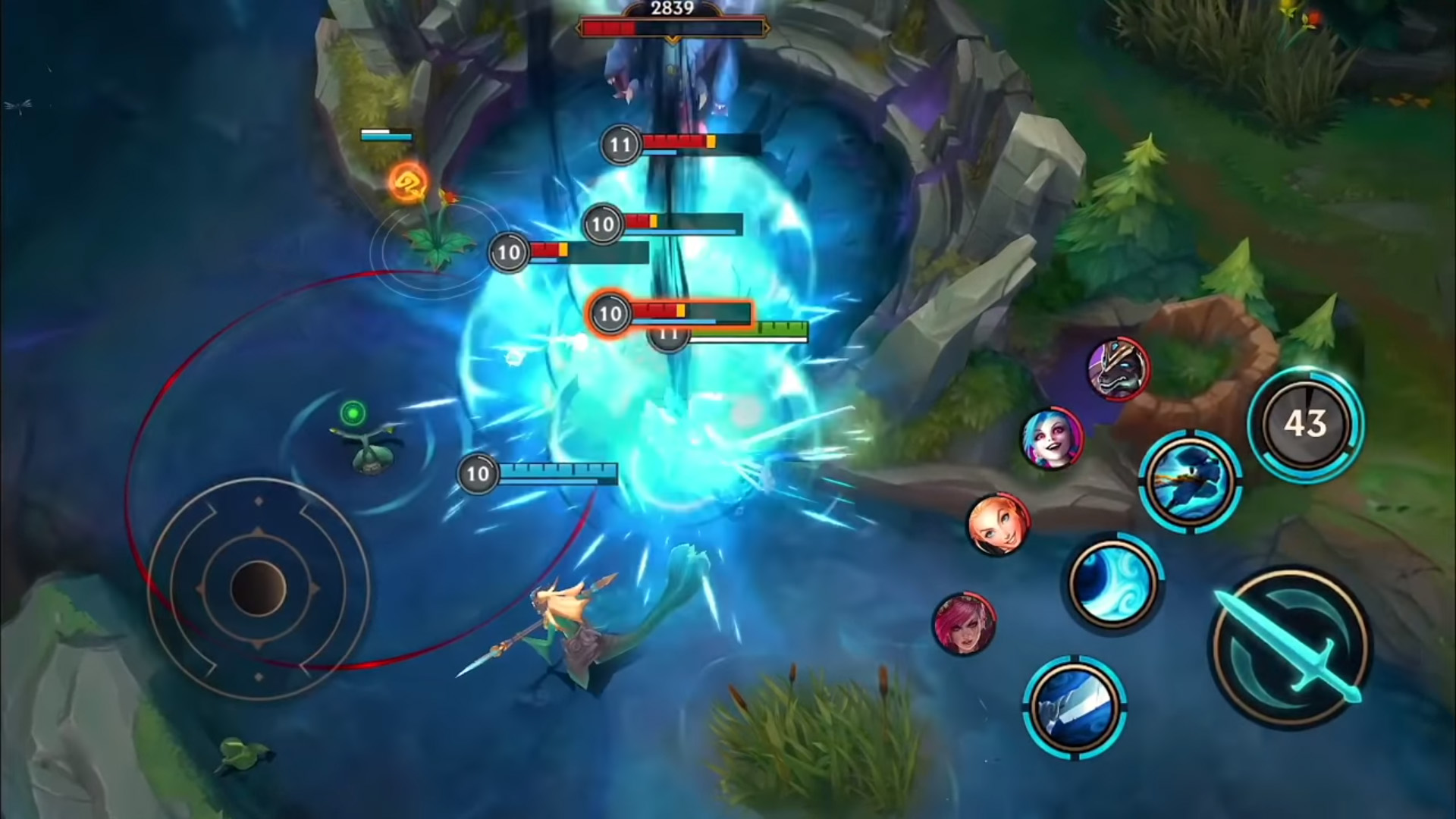Tap the sword basic attack button
This screenshot has height=819, width=1456.
(x=1291, y=648)
